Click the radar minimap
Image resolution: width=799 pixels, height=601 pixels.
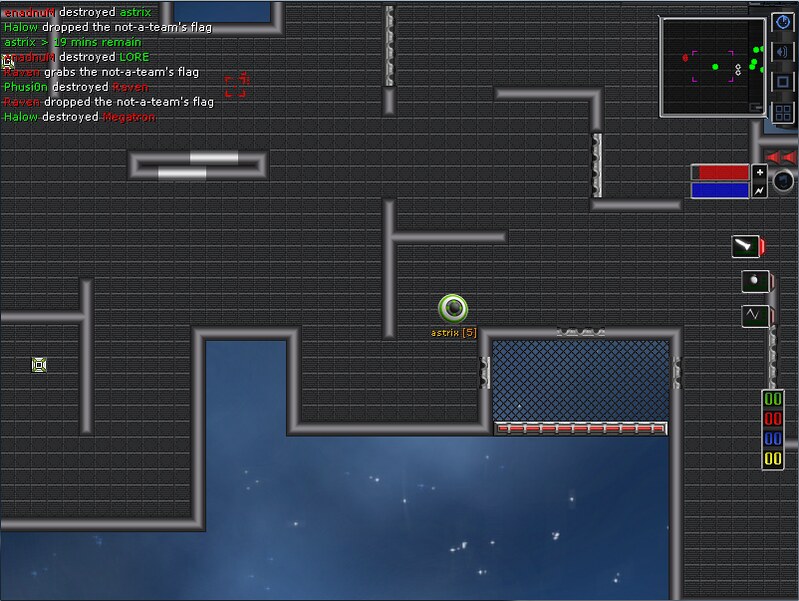coord(712,65)
